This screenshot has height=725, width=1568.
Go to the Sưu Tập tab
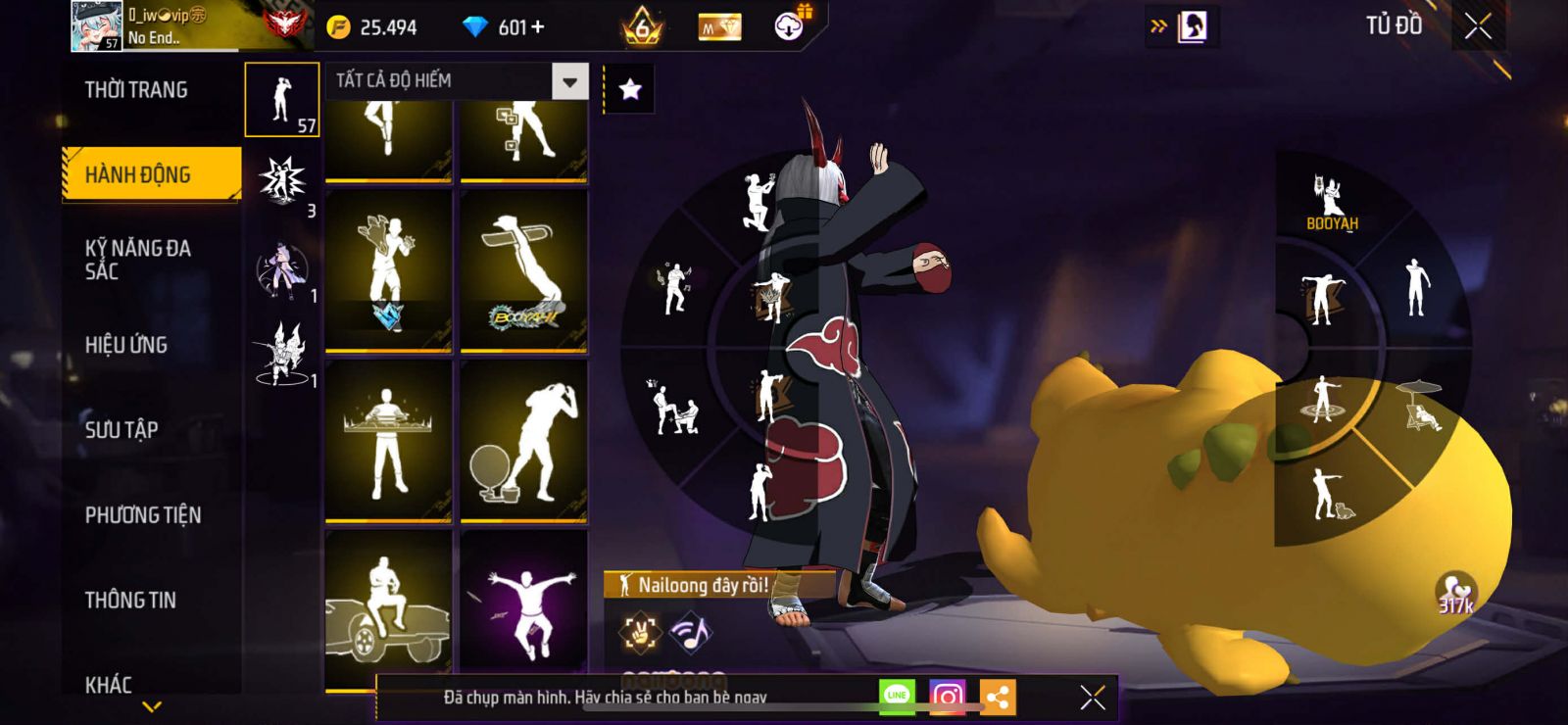click(x=122, y=429)
